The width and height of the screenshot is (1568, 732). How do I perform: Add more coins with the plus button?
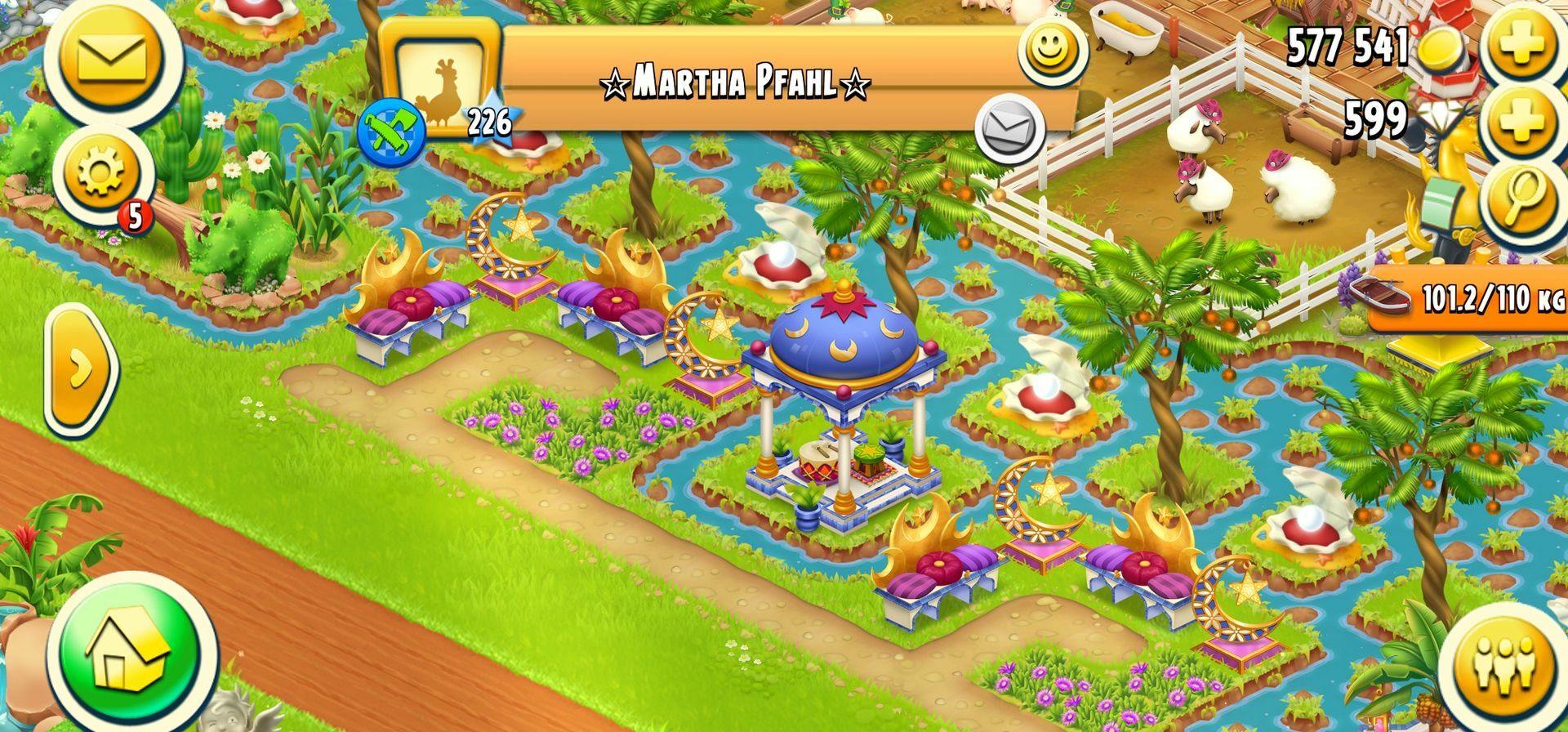click(x=1521, y=45)
